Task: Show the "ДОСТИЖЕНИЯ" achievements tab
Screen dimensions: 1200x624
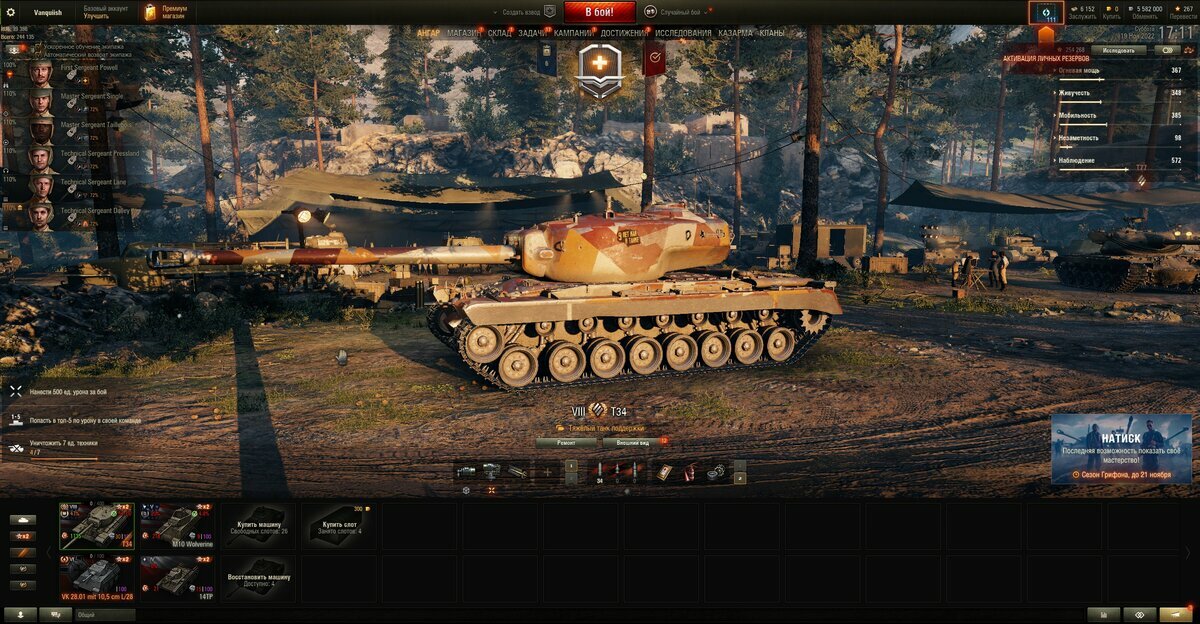Action: click(x=625, y=33)
